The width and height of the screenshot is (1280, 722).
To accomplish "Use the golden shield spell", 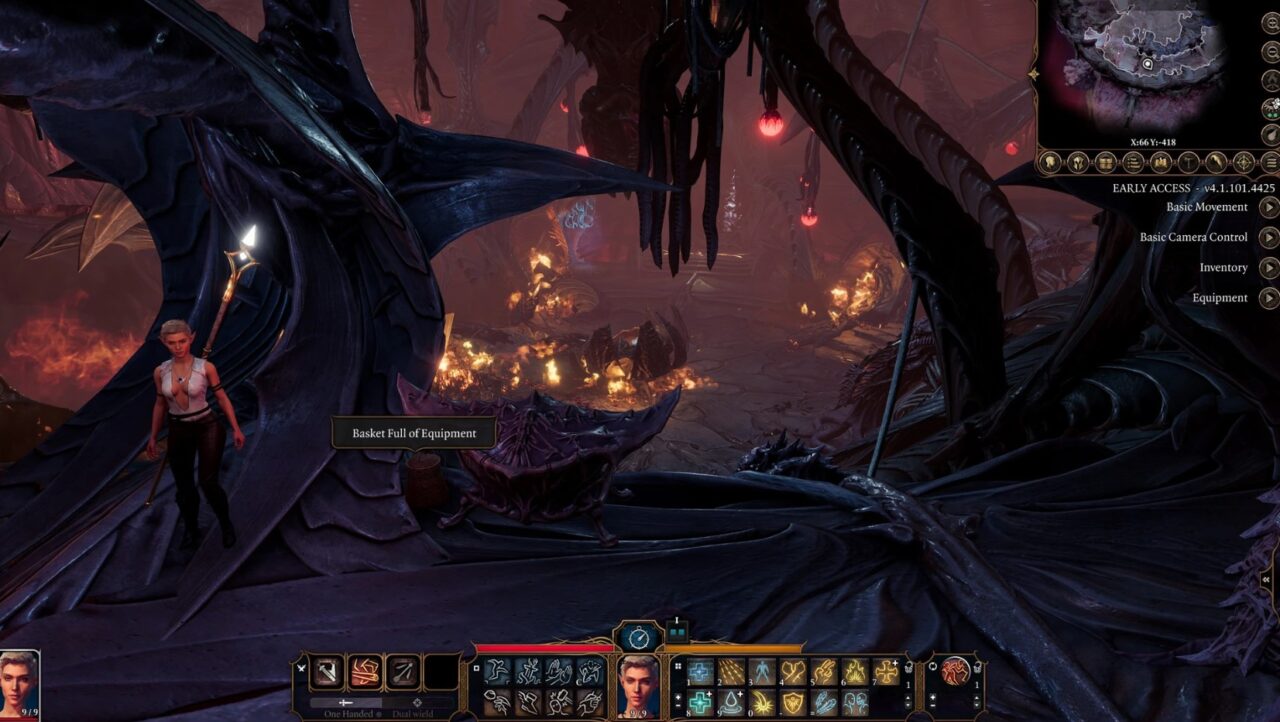I will pyautogui.click(x=792, y=703).
